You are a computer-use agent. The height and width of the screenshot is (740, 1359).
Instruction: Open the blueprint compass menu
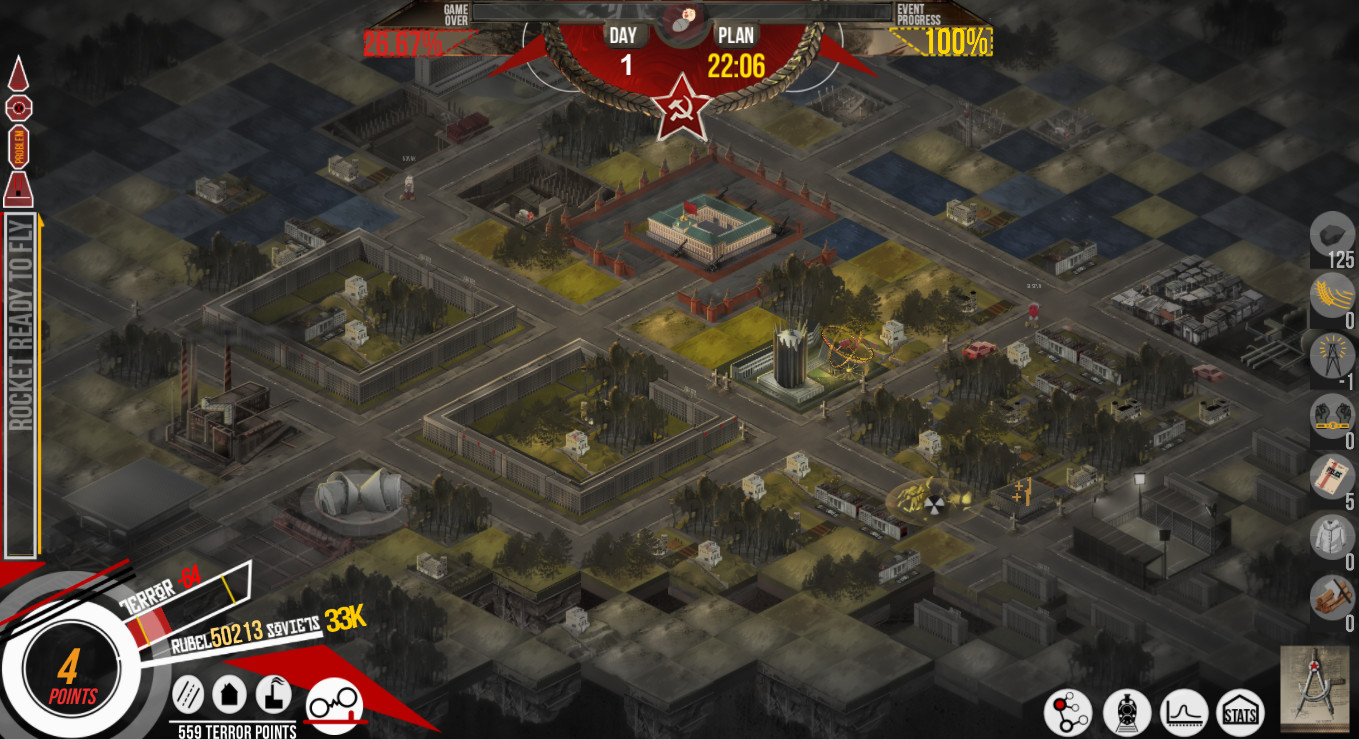1316,690
